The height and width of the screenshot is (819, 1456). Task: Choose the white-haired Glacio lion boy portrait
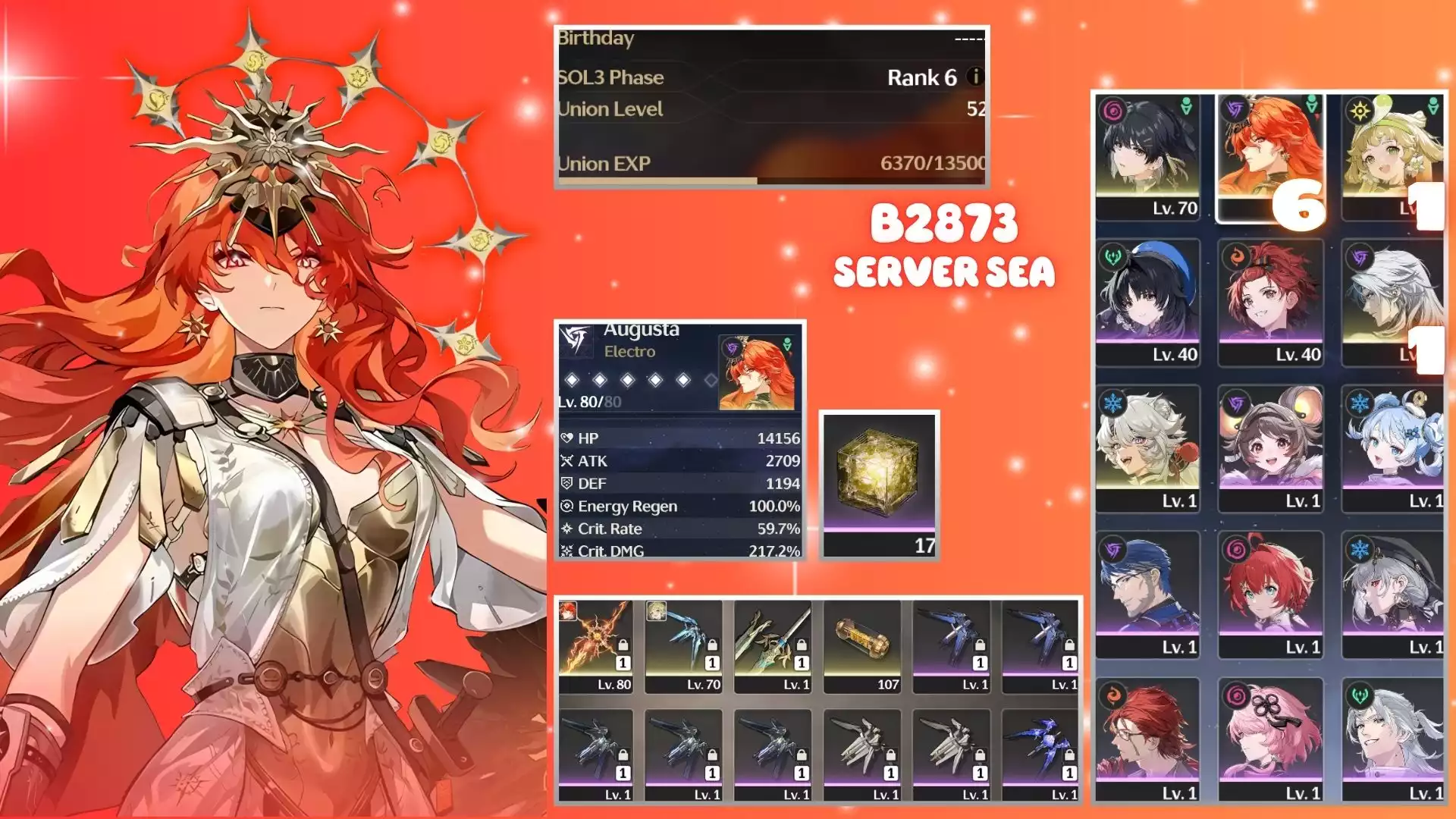click(1147, 449)
